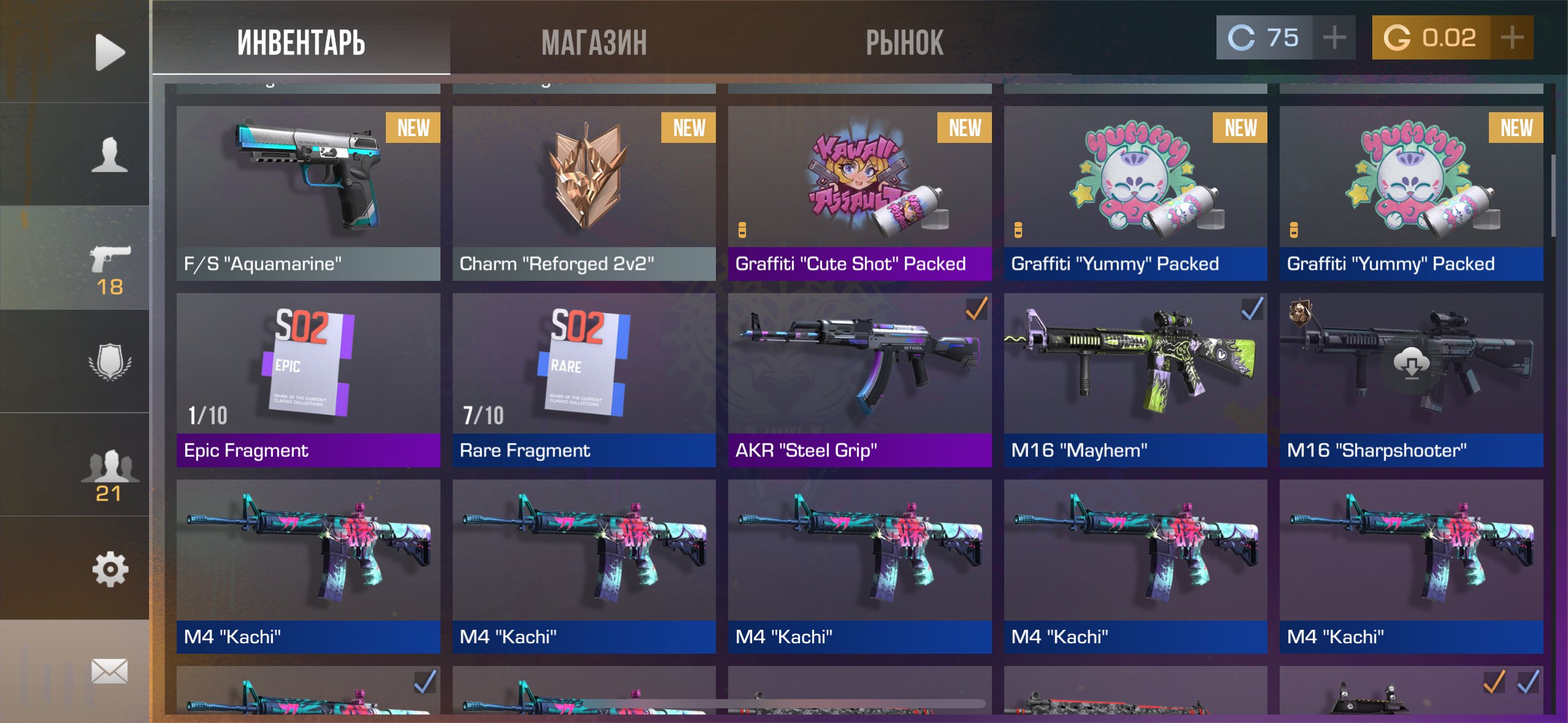Select the AKR "Steel Grip" rifle
The image size is (1568, 723).
tap(859, 380)
